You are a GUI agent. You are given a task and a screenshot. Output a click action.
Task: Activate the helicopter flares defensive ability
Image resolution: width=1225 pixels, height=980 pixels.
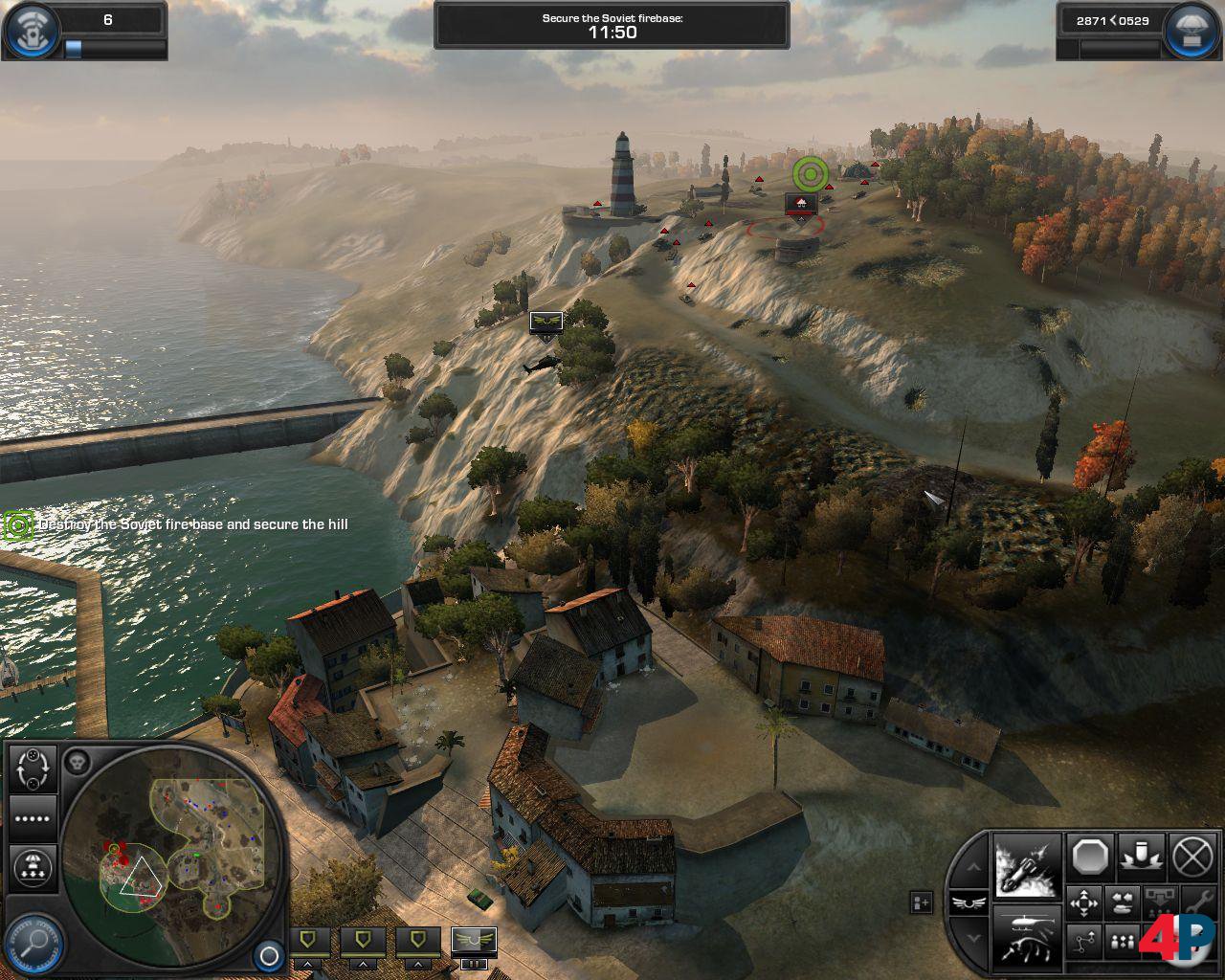[x=1027, y=934]
